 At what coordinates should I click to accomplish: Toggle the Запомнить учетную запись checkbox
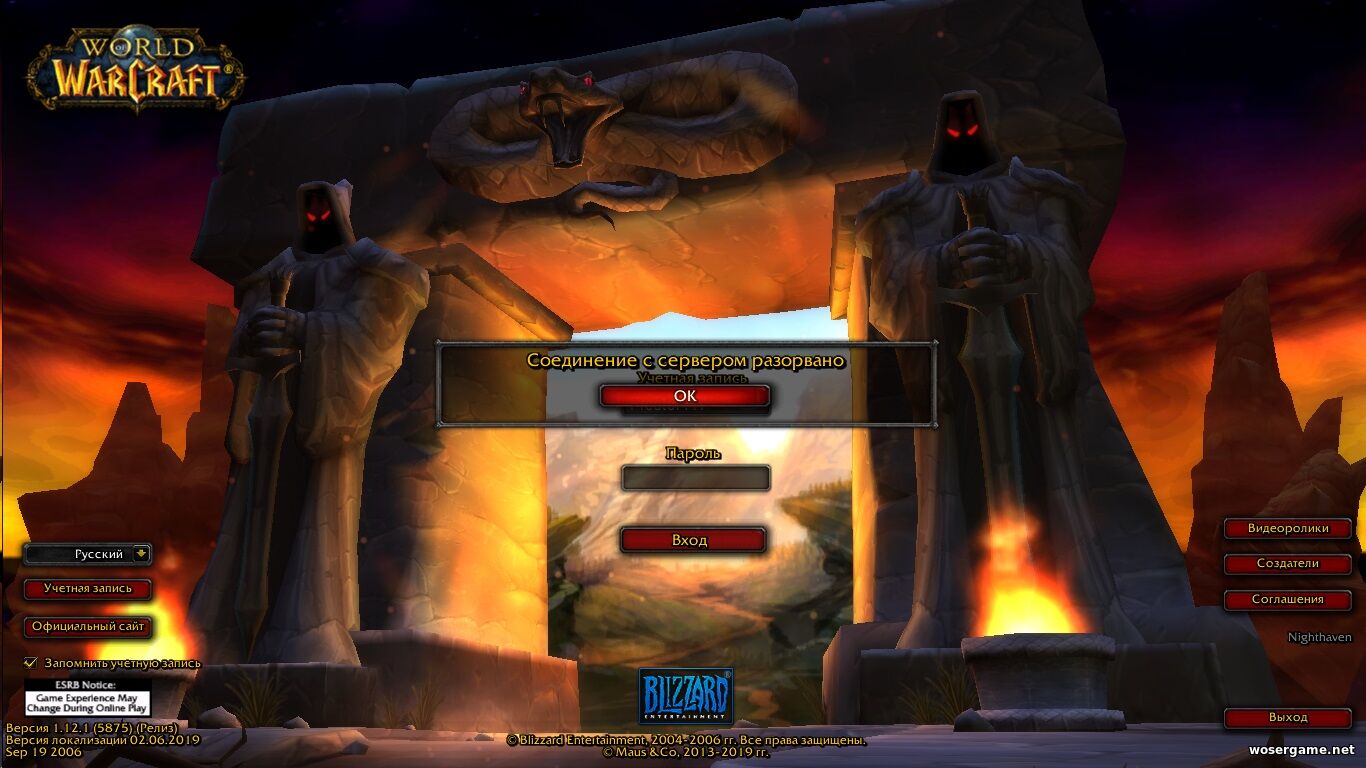(x=30, y=662)
